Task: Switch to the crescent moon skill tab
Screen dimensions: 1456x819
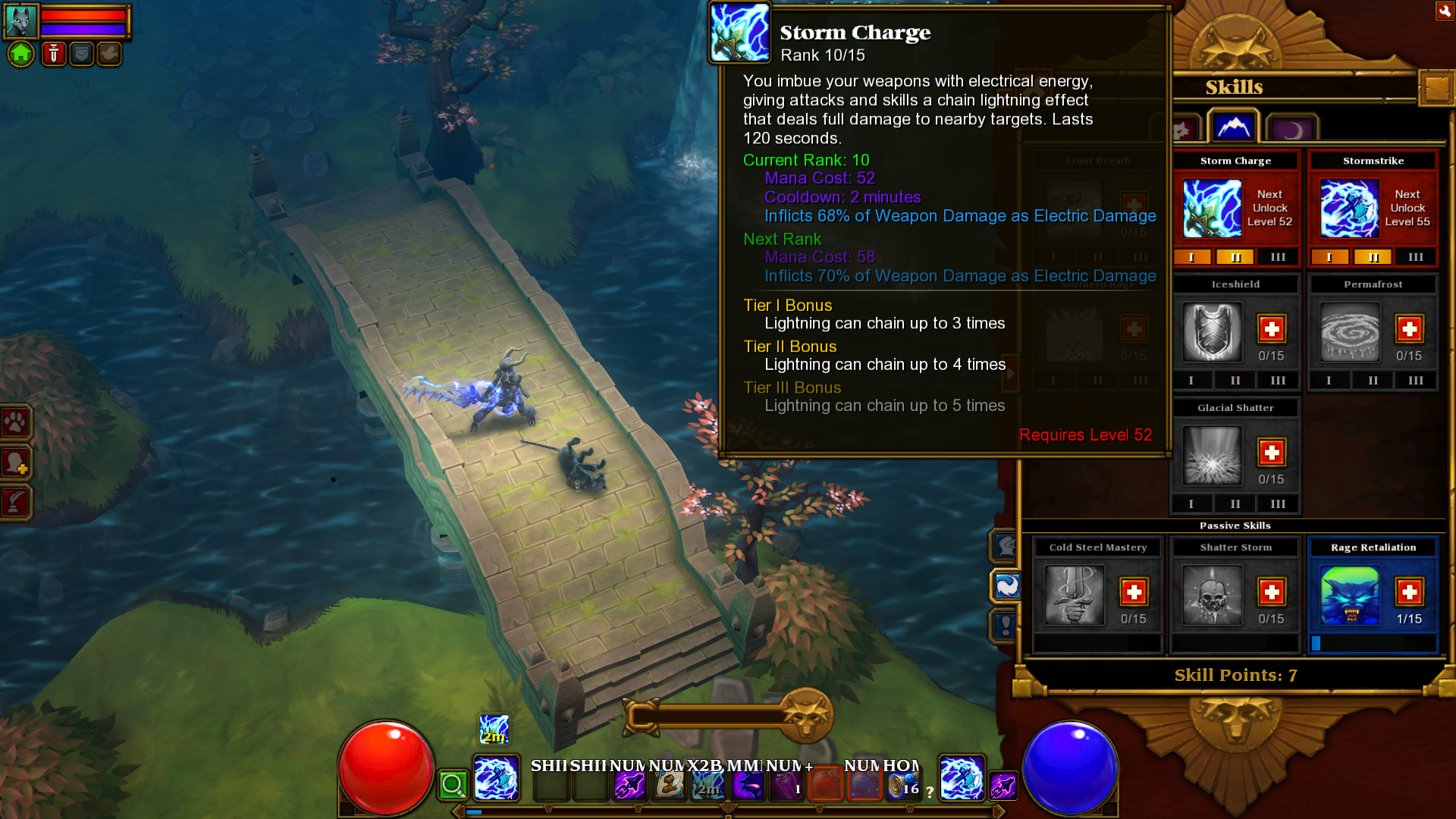Action: point(1292,130)
